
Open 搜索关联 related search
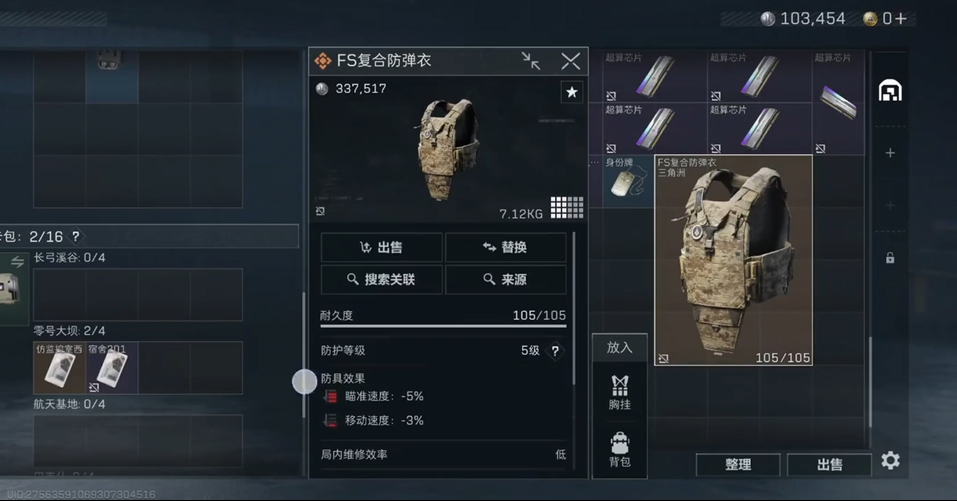[x=381, y=279]
